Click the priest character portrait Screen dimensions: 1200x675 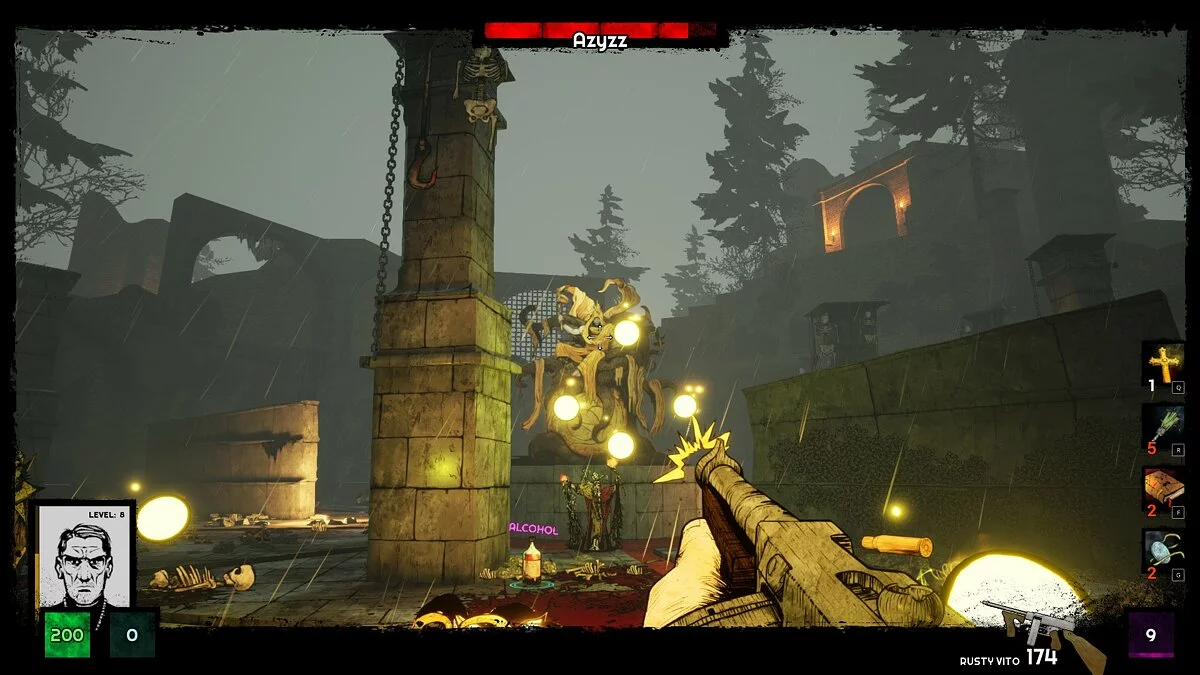[86, 556]
